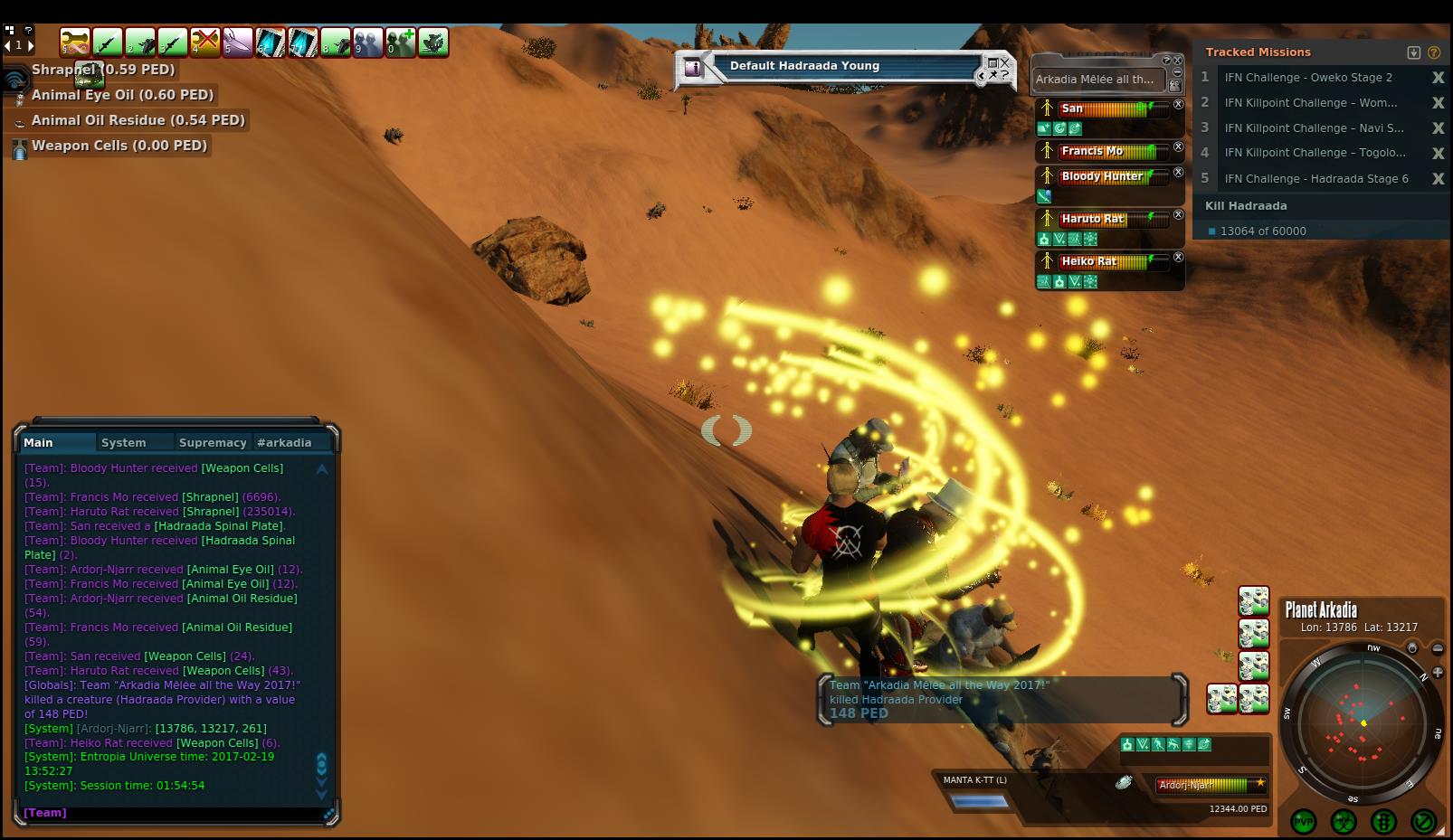
Task: Zoom out the radar with minus button
Action: pyautogui.click(x=1438, y=648)
